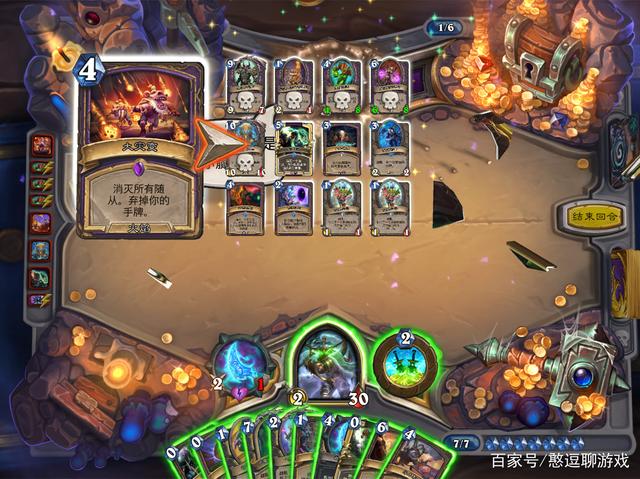Viewport: 640px width, 479px height.
Task: Click the 结束回合 end turn button
Action: coord(595,216)
